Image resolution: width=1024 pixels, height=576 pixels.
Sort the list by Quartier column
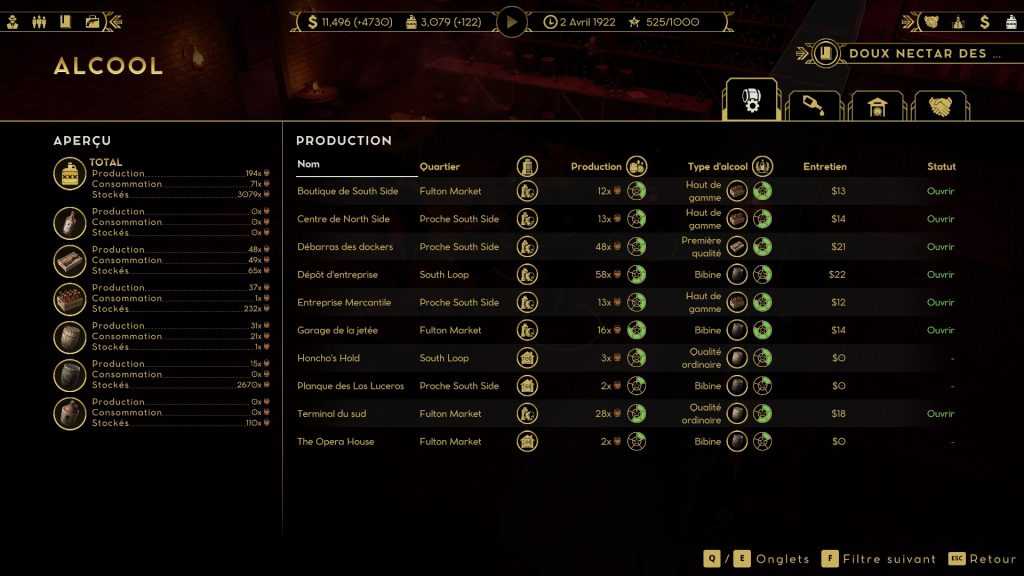(440, 167)
